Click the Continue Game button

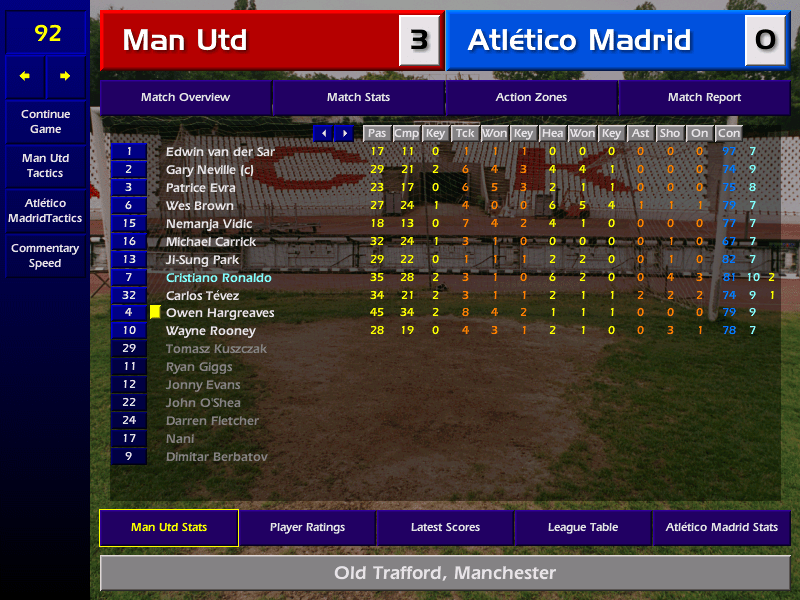(46, 121)
